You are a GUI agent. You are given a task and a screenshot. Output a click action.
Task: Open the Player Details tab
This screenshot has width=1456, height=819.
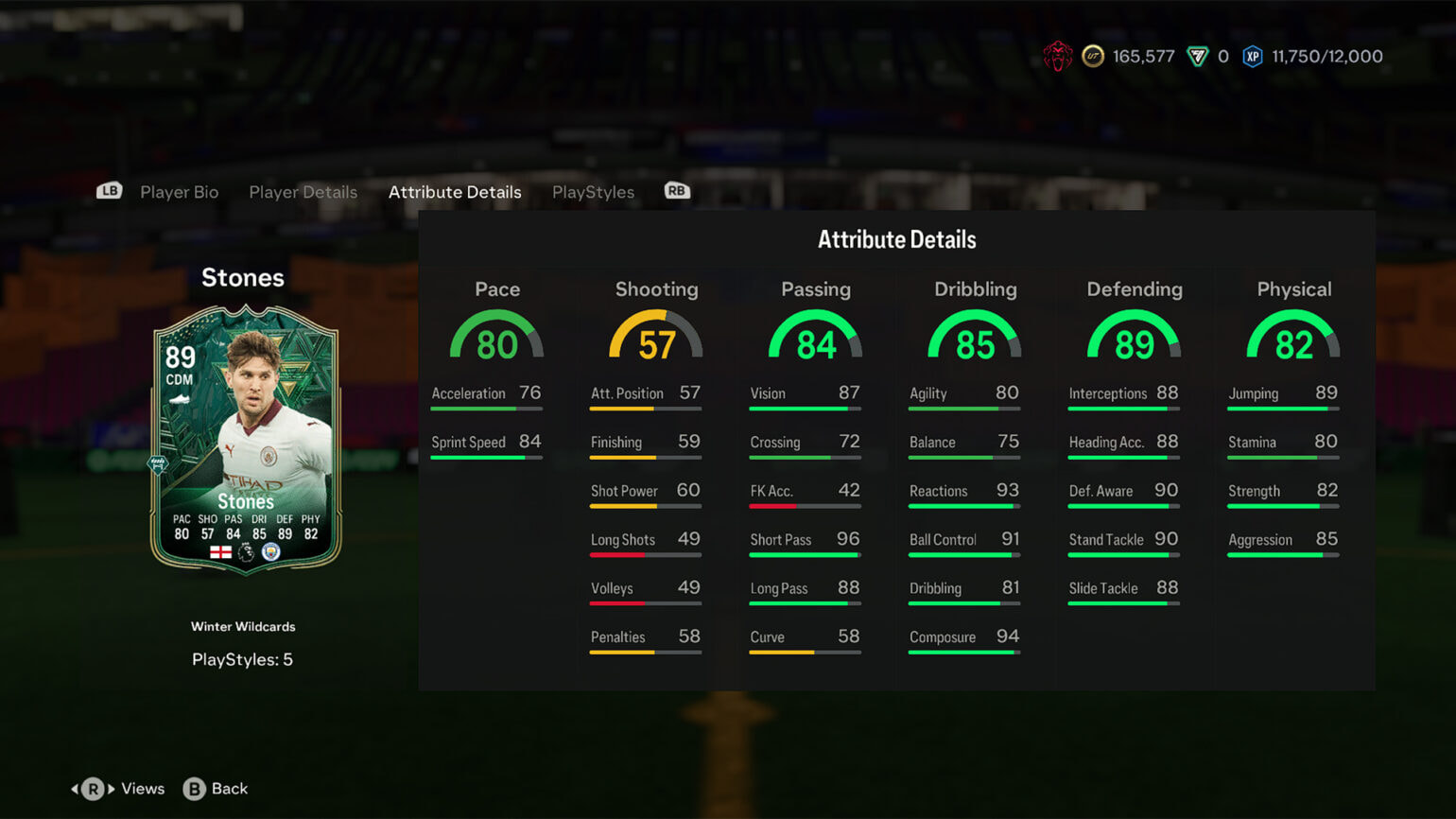tap(303, 192)
